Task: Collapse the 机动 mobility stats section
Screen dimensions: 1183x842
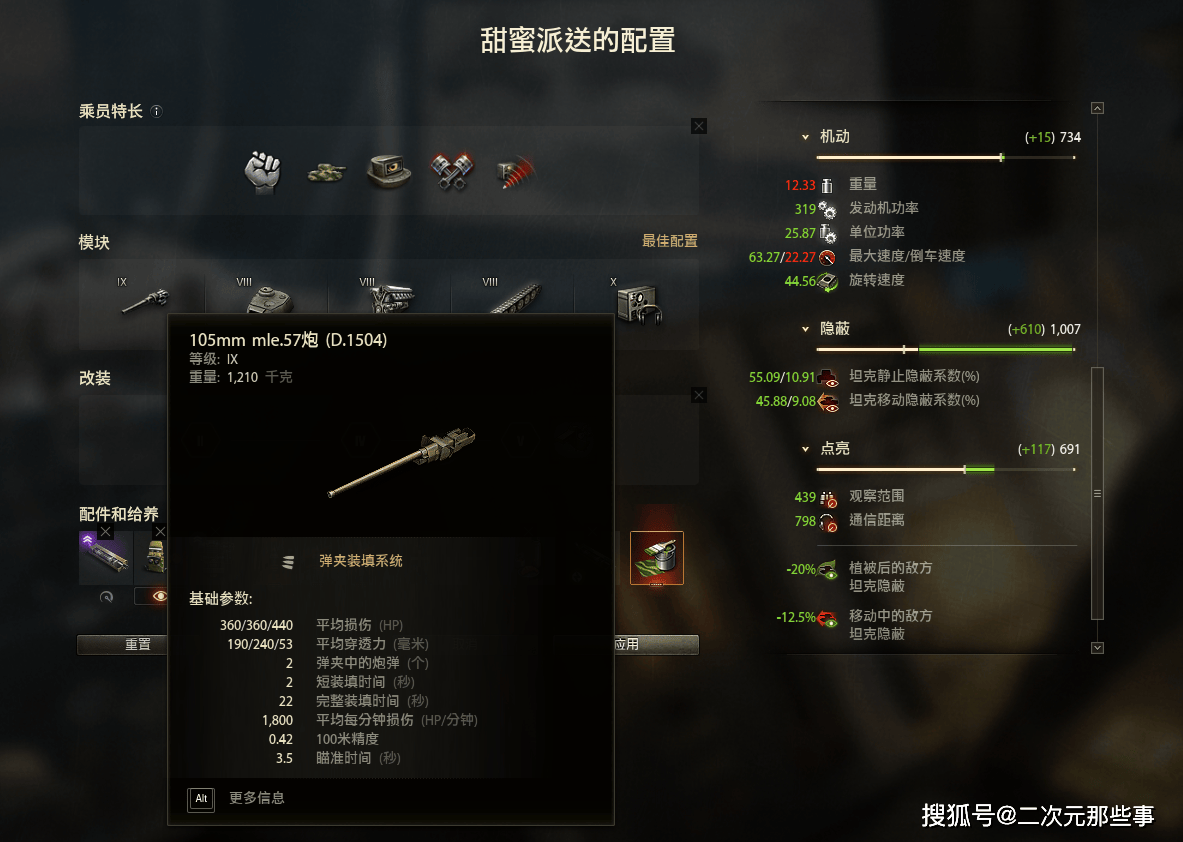Action: pos(805,137)
